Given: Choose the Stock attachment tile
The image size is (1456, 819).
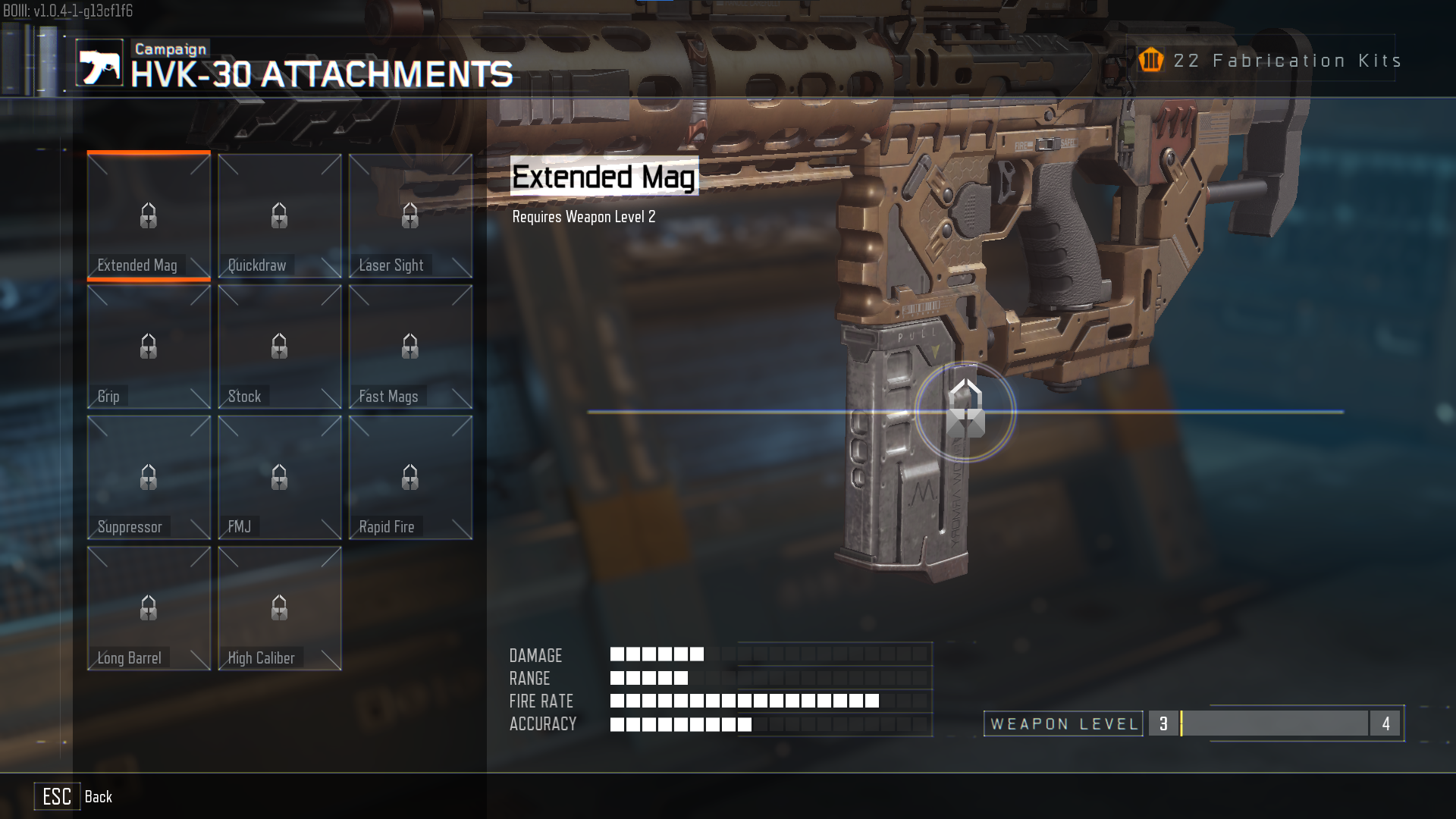Looking at the screenshot, I should (x=279, y=347).
